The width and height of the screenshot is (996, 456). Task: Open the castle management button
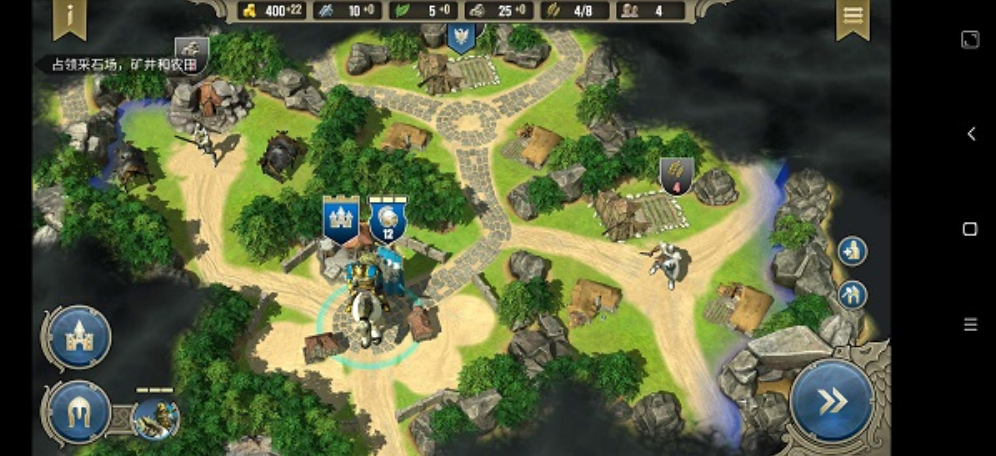point(78,338)
